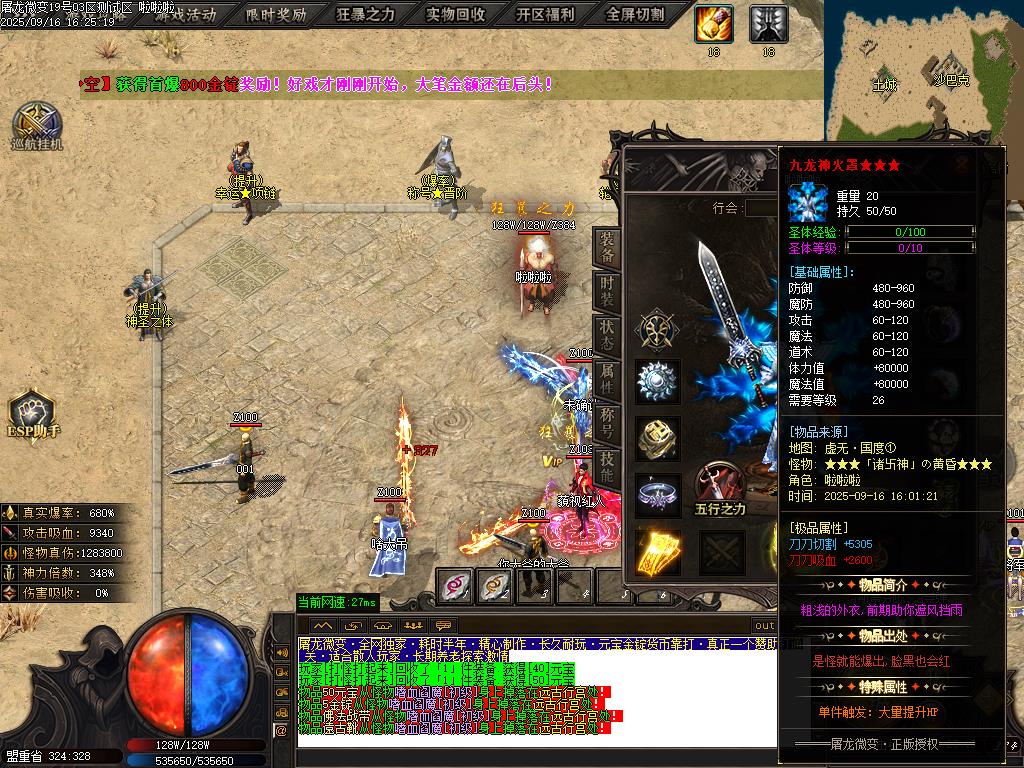This screenshot has height=768, width=1024.
Task: Click the grey armor buff icon
Action: pos(768,23)
